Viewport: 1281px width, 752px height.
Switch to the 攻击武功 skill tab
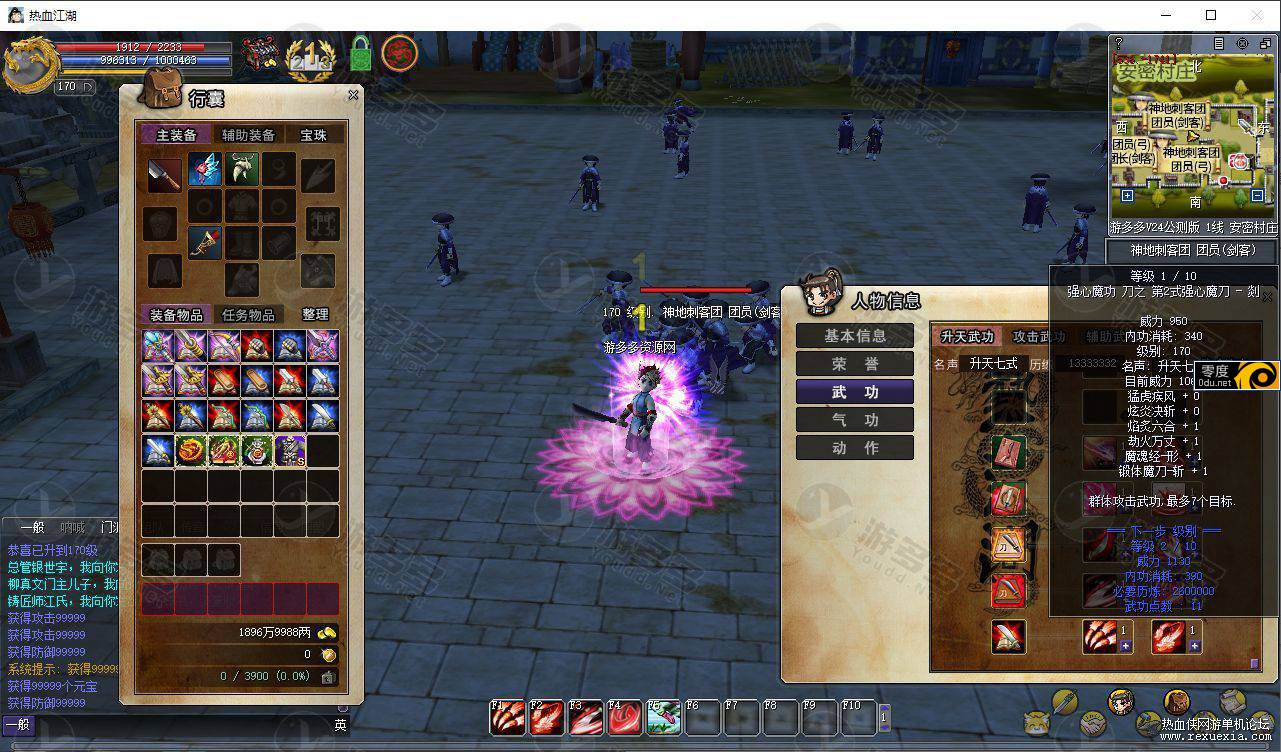(1039, 337)
